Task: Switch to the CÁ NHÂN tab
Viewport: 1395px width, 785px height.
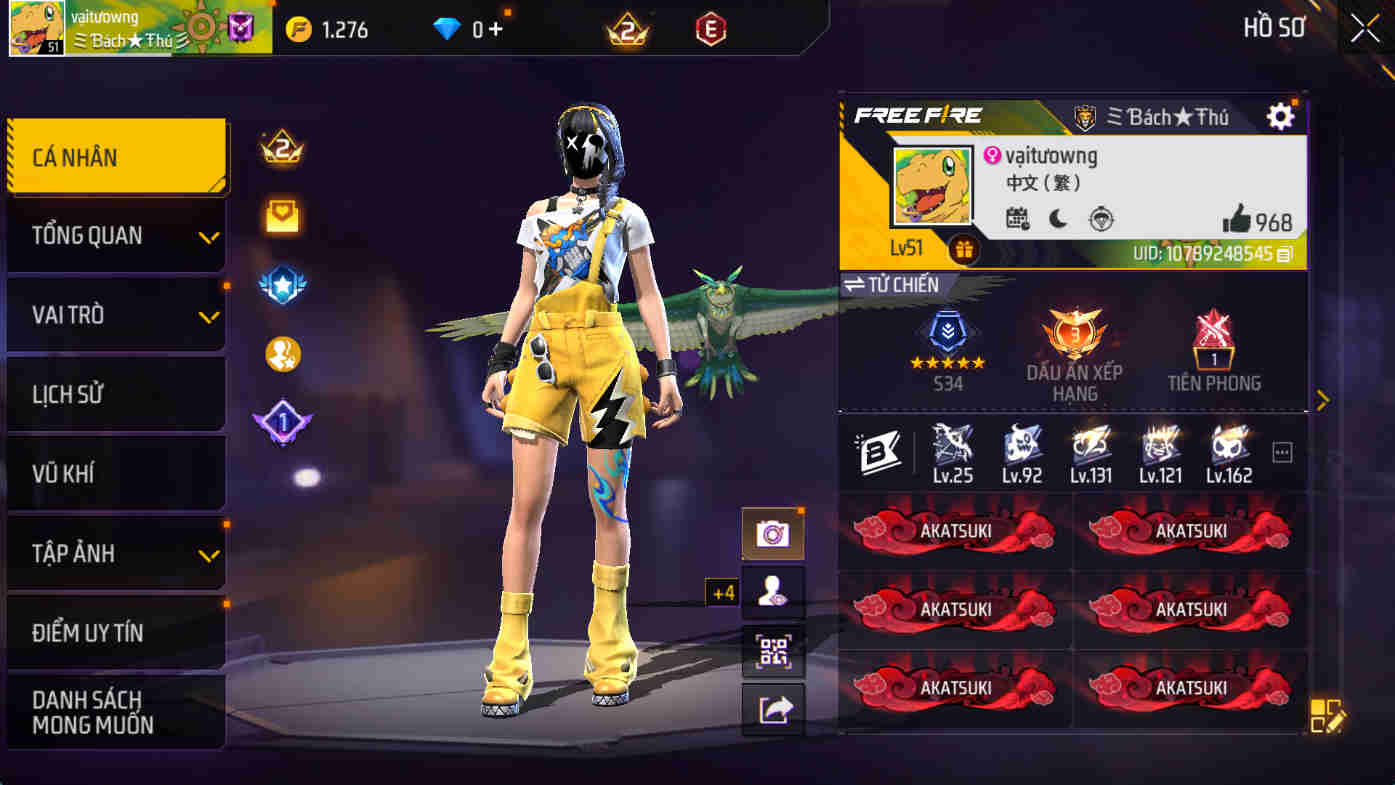Action: click(x=116, y=157)
